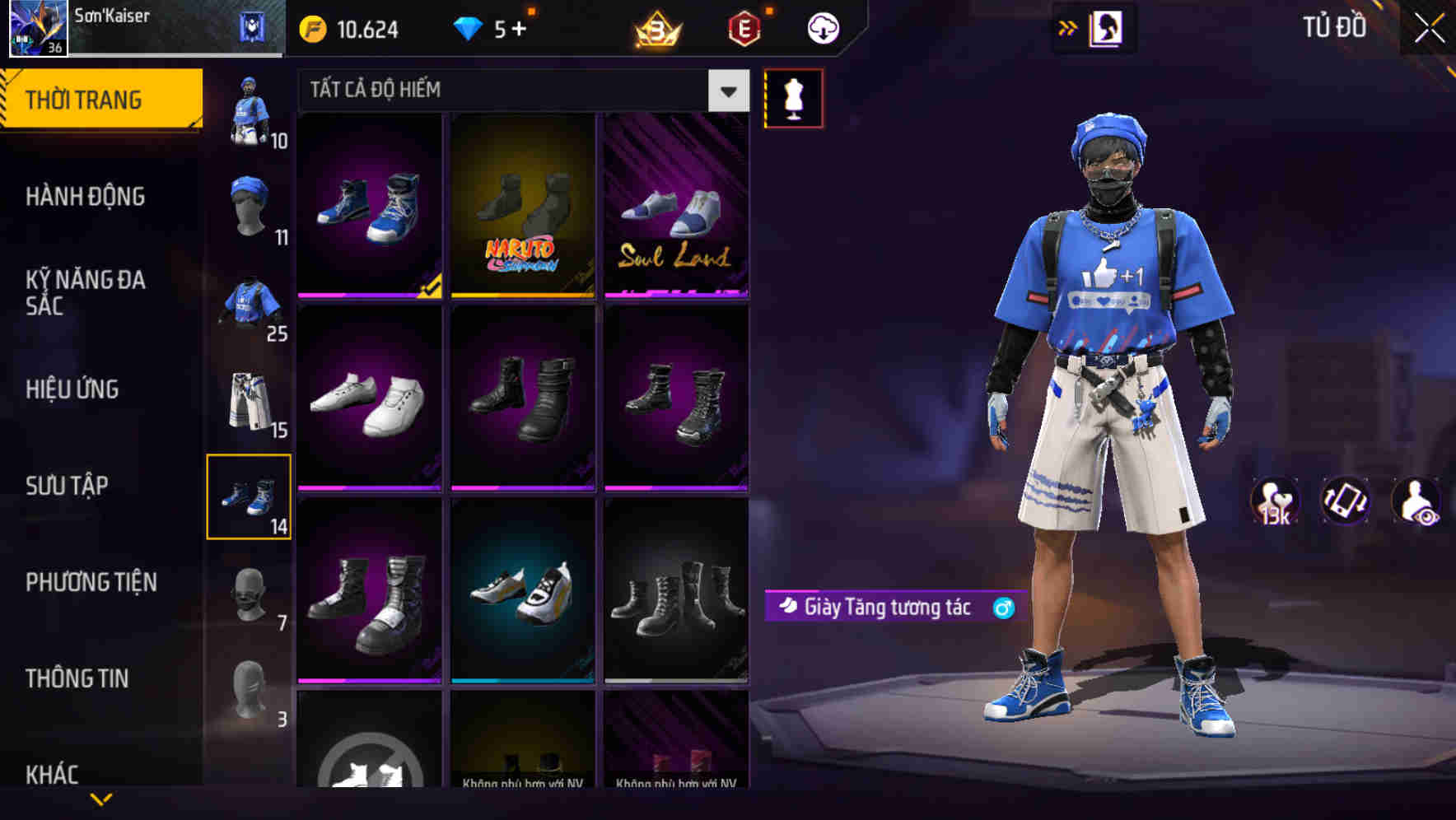Open the character profile card icon near top center
1456x820 pixels.
tap(1107, 27)
